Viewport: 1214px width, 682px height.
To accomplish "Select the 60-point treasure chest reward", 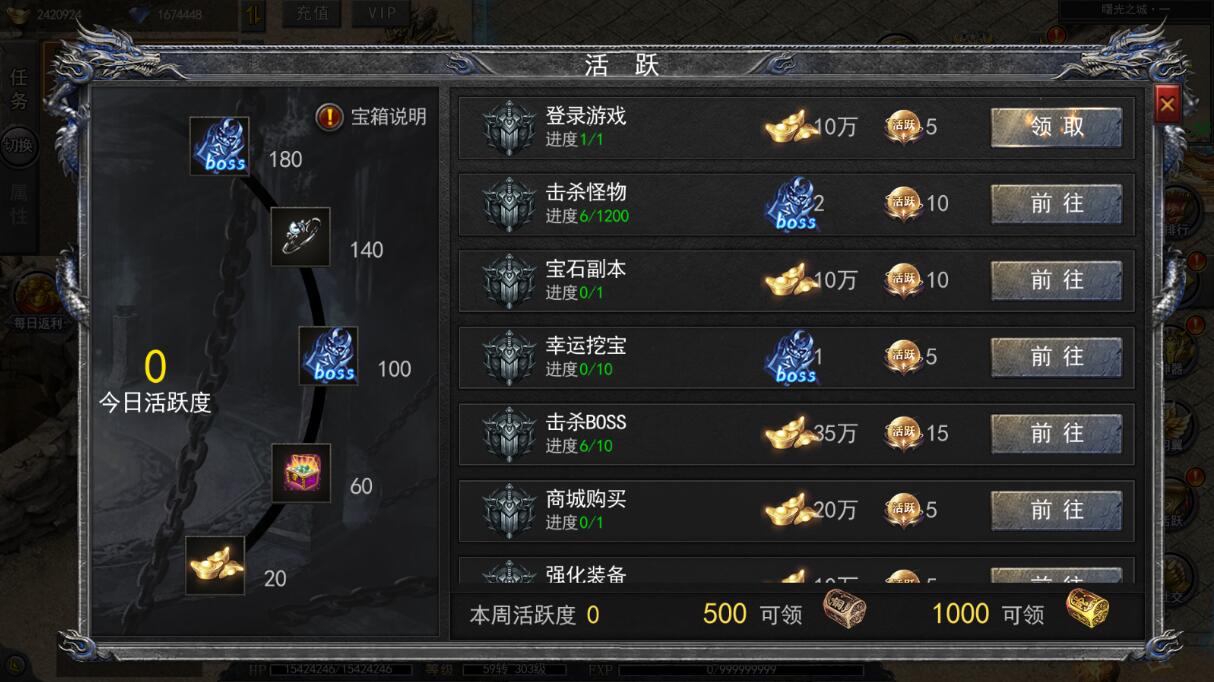I will click(301, 473).
